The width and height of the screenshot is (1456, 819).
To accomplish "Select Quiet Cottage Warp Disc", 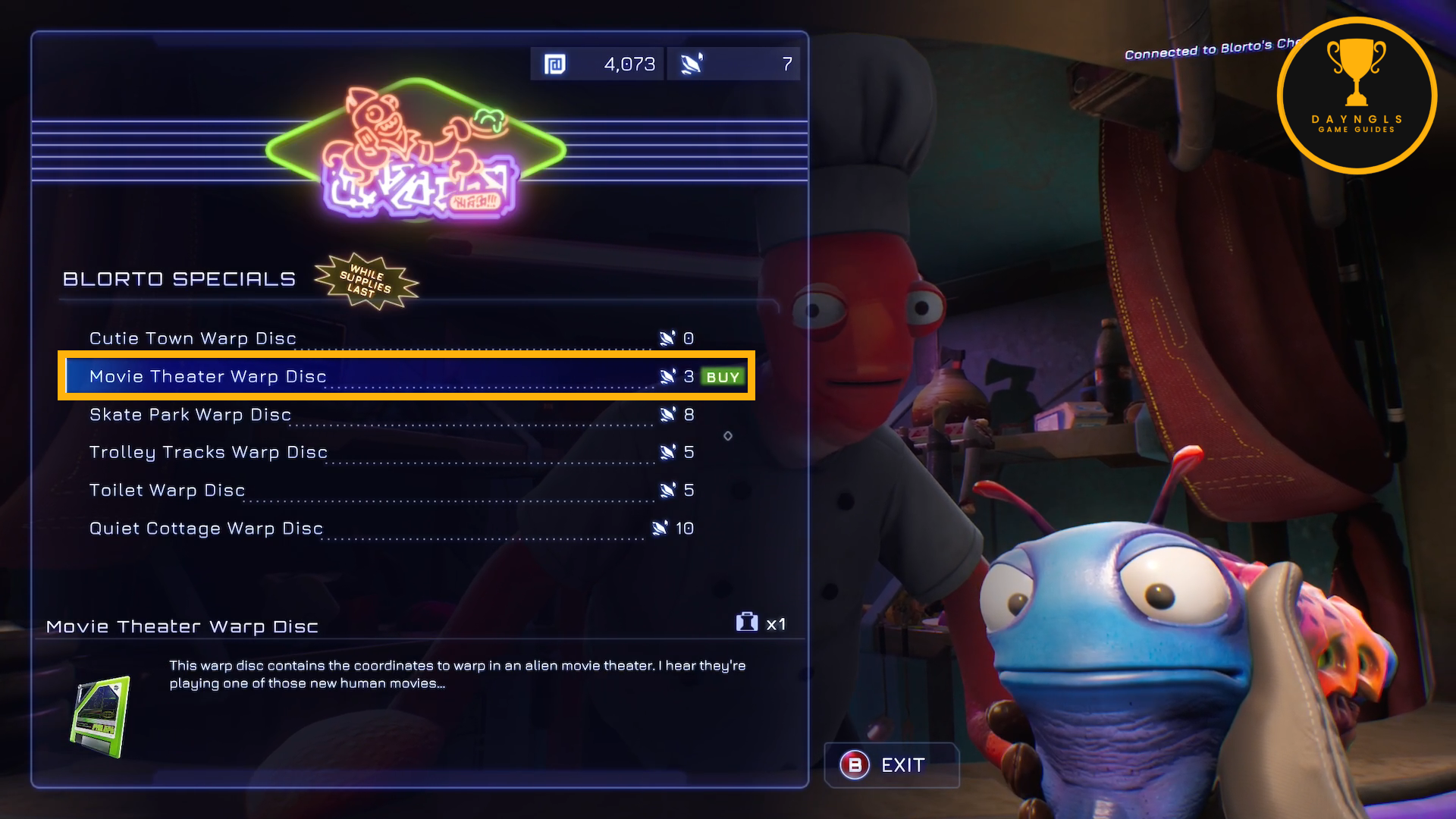I will (x=206, y=529).
